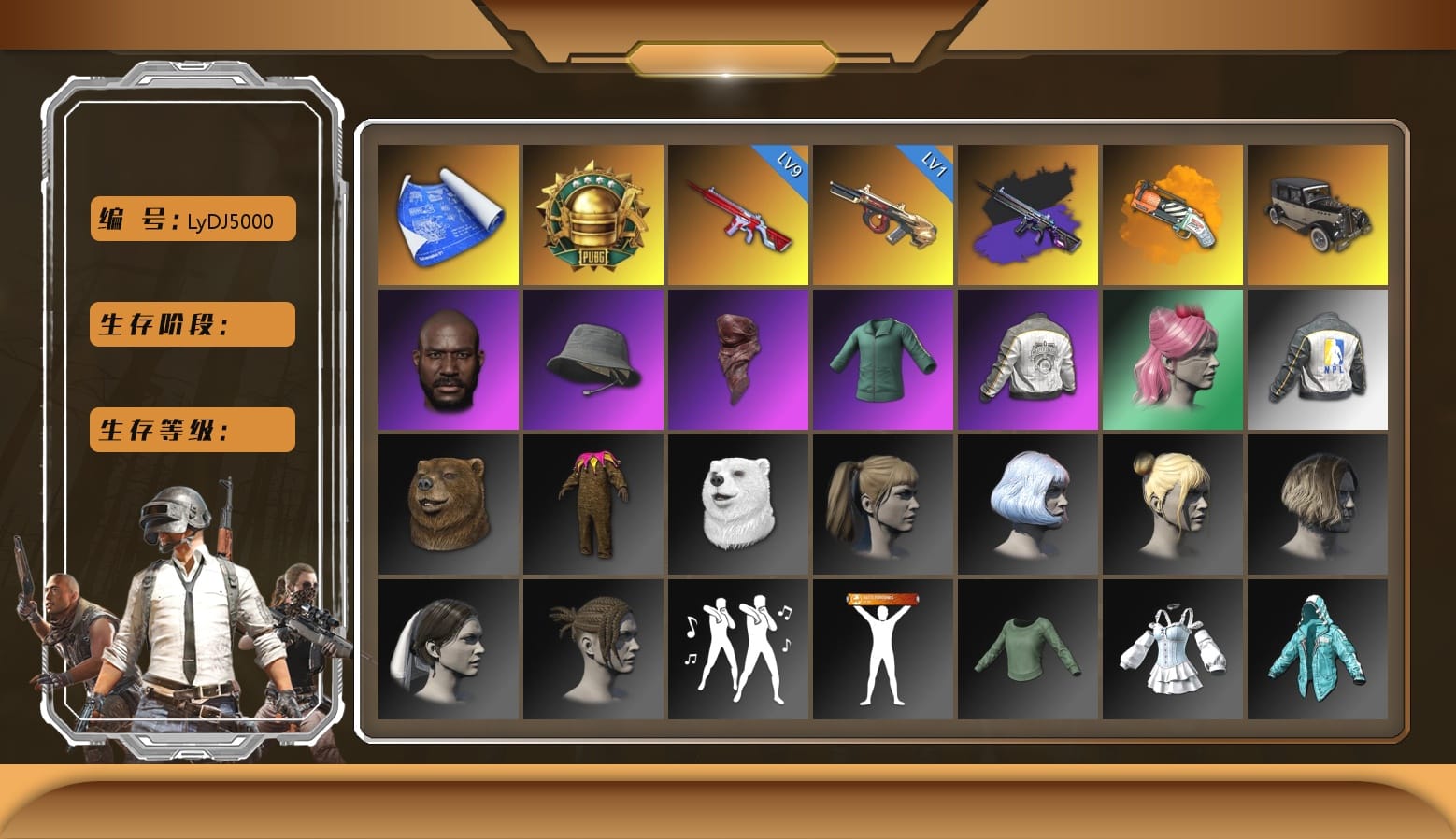Click the golden PUBG helmet medal emblem

(592, 213)
